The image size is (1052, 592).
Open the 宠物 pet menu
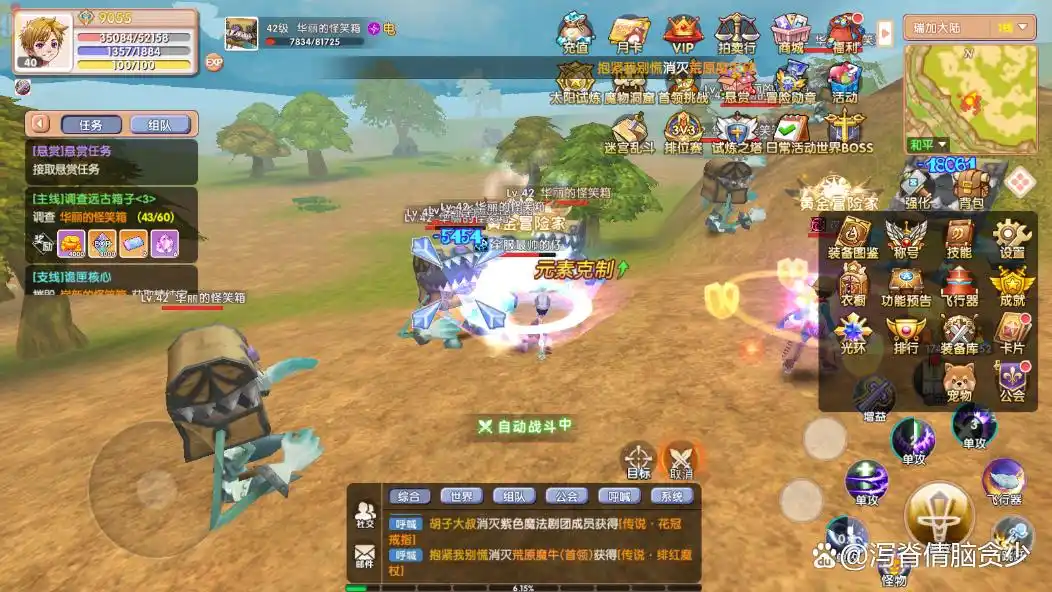pyautogui.click(x=959, y=381)
